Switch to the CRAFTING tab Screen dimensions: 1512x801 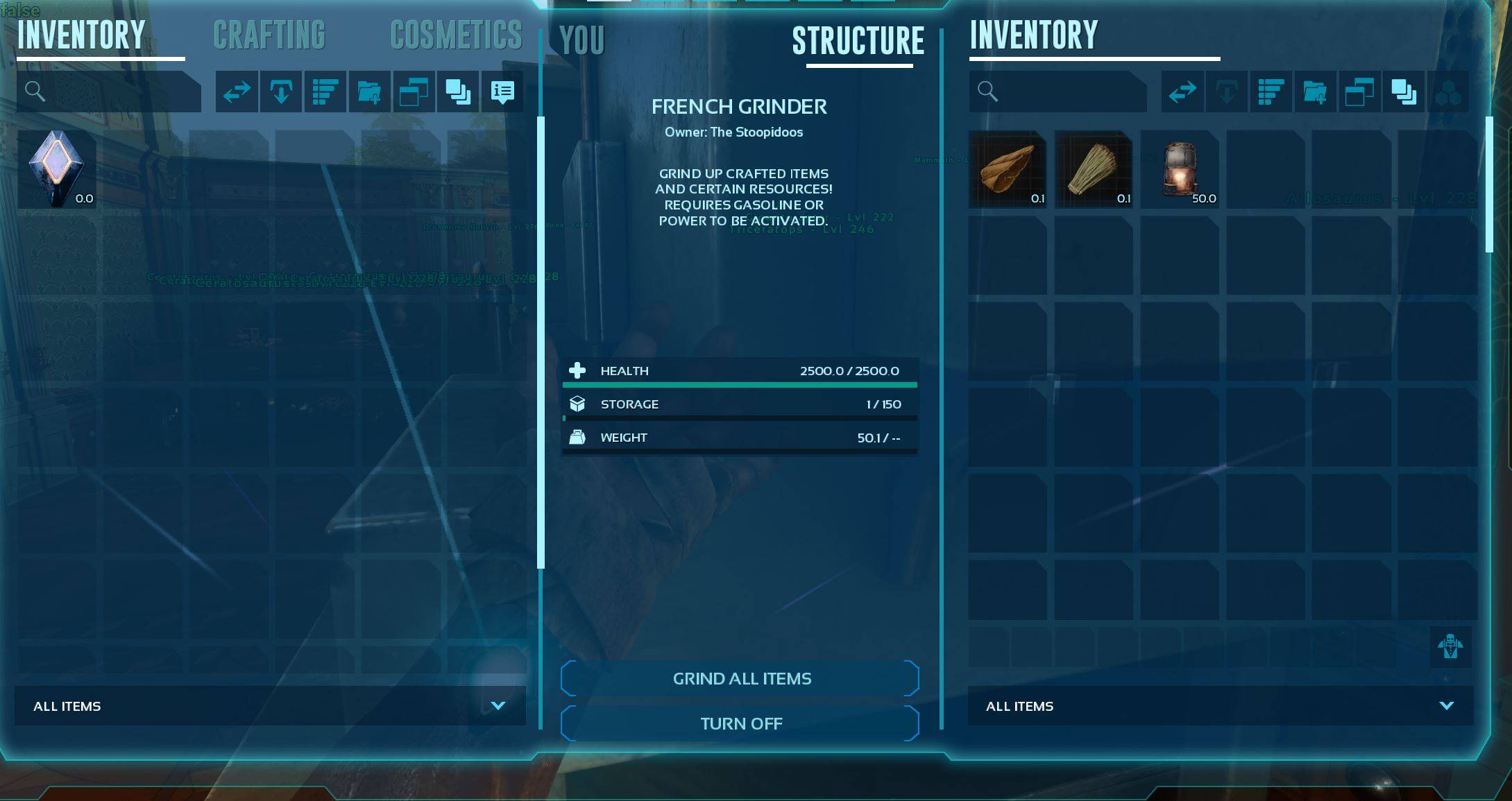(269, 35)
